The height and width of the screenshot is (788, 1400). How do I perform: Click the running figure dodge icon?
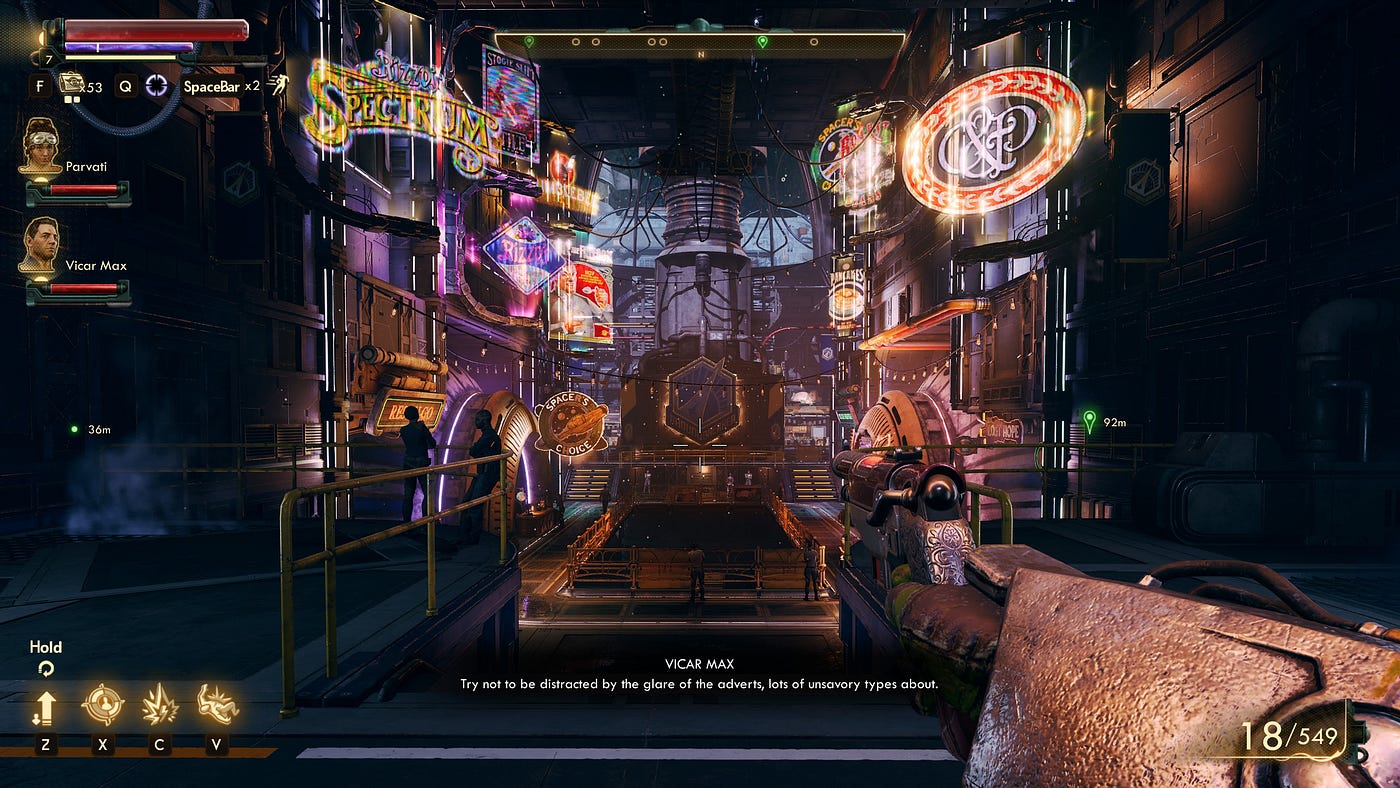pyautogui.click(x=277, y=86)
